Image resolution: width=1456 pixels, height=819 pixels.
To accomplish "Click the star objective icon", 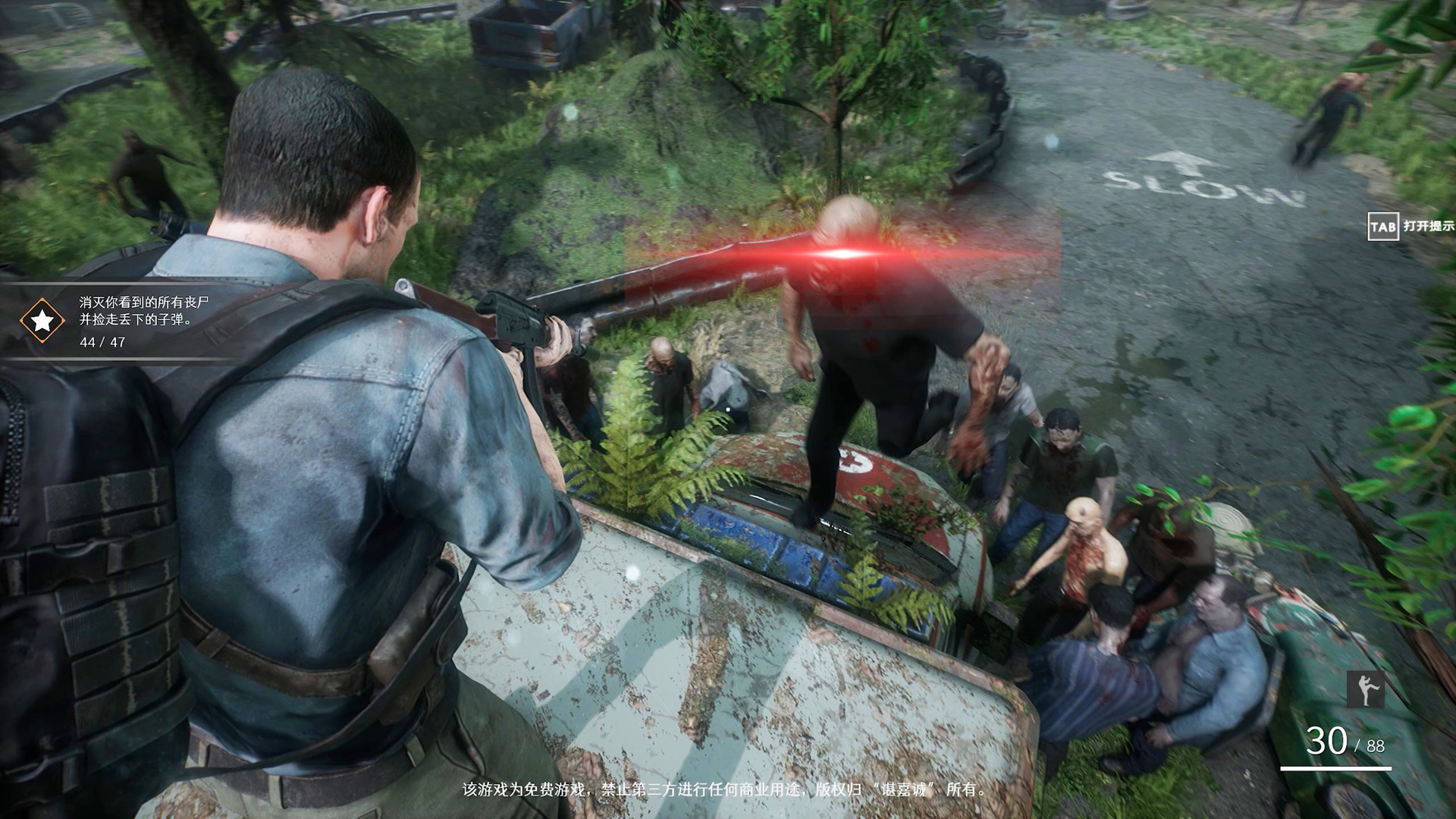I will 42,321.
